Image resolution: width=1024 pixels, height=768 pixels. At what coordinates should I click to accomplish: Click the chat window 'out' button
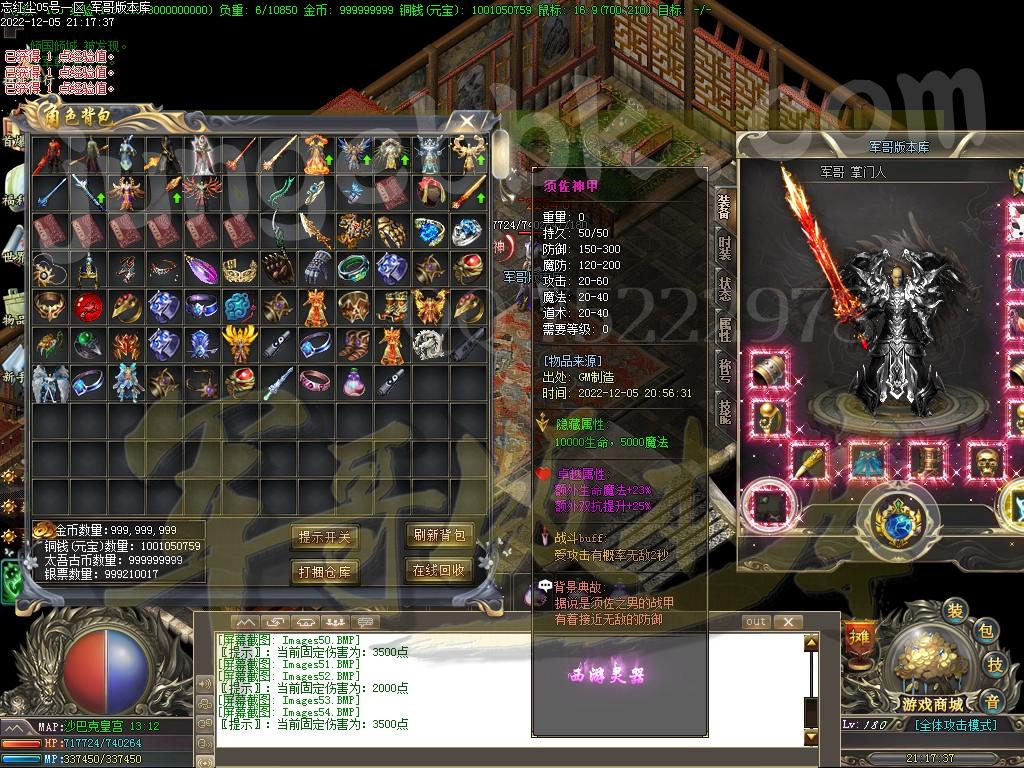point(756,622)
